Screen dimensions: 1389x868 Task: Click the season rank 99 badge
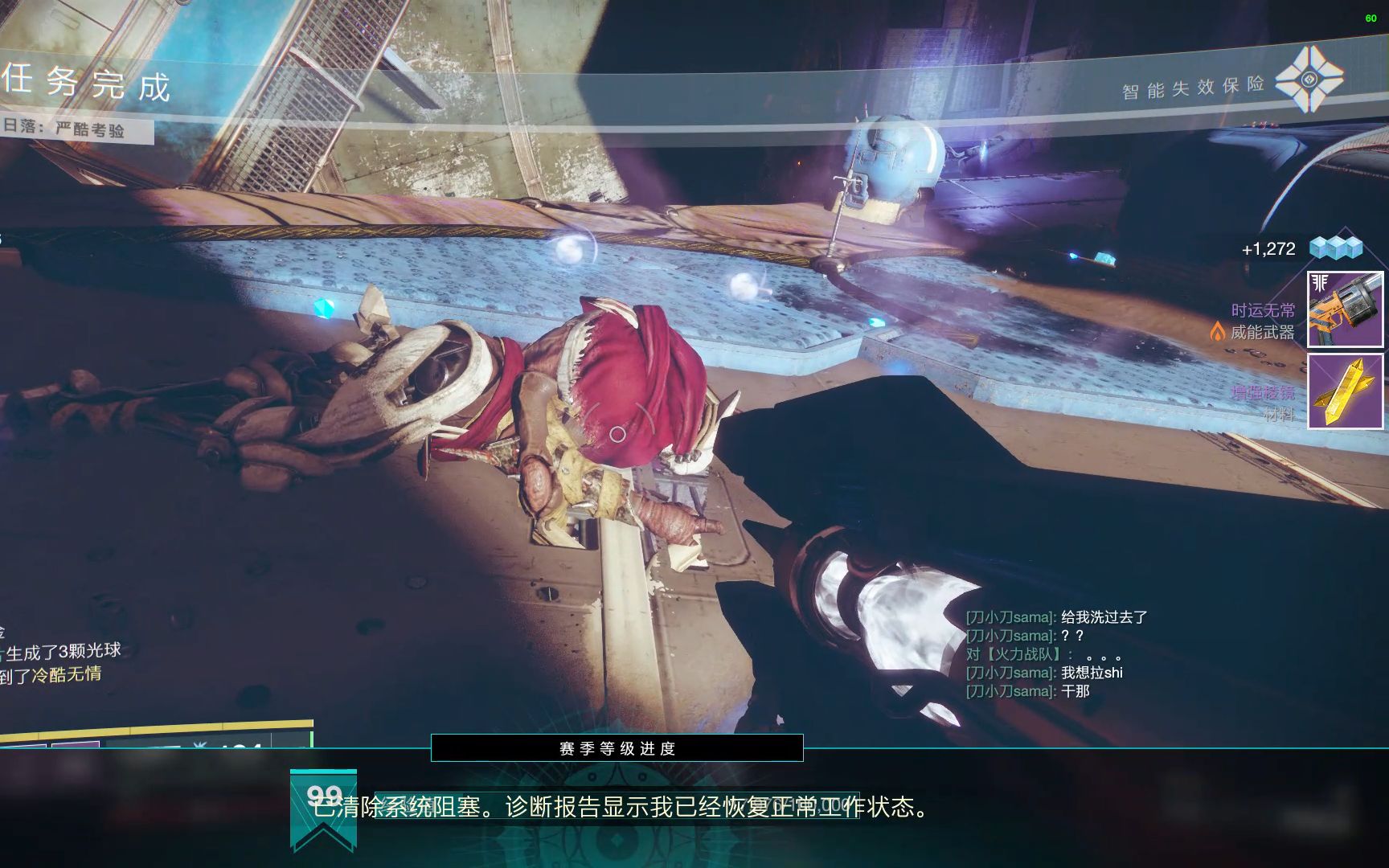(323, 808)
